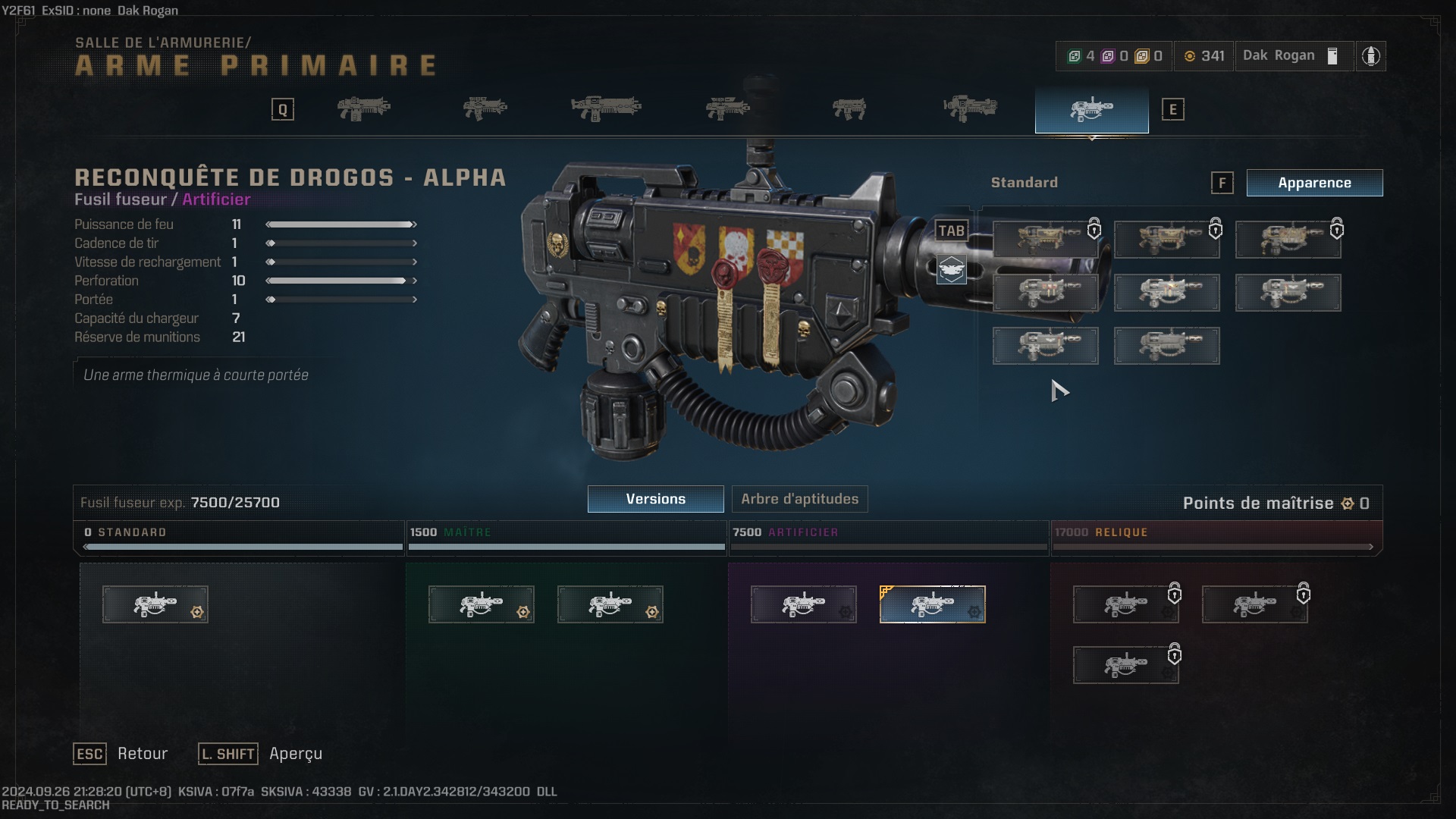
Task: Select the highlighted fusil fuseur weapon tab
Action: (x=1090, y=108)
